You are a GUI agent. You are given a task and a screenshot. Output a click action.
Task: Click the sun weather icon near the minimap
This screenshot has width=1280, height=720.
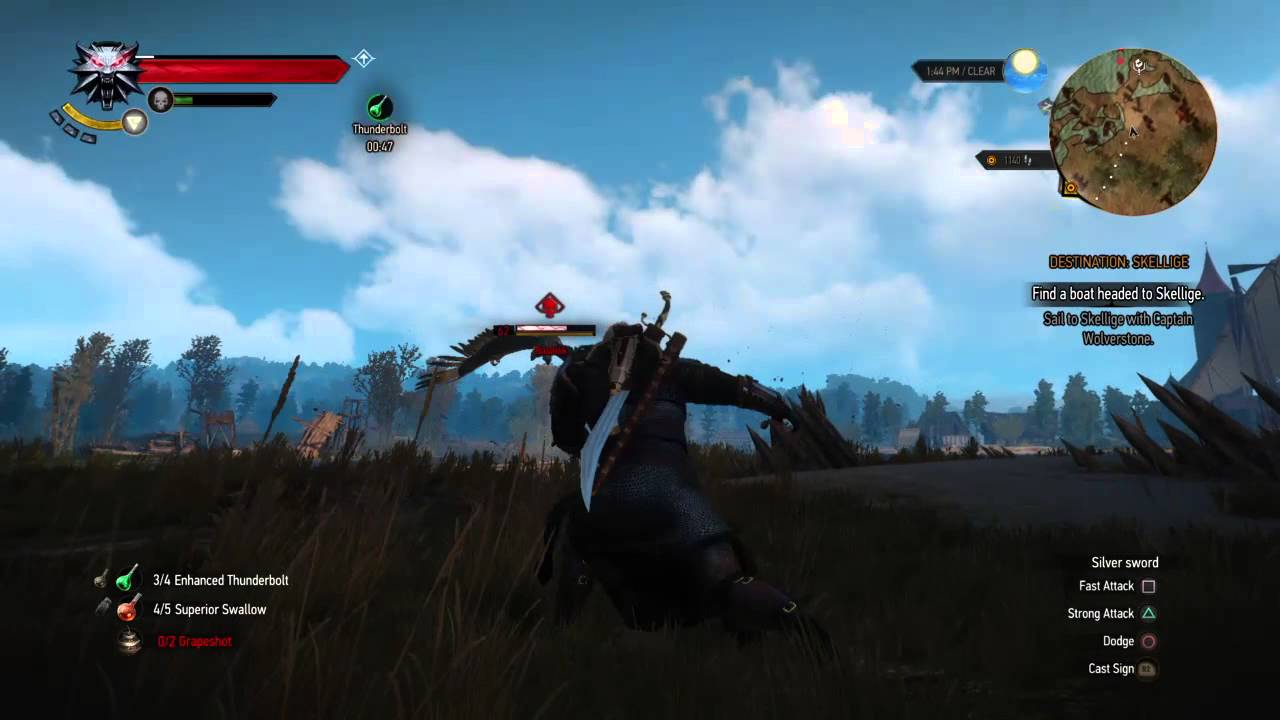pyautogui.click(x=1025, y=67)
